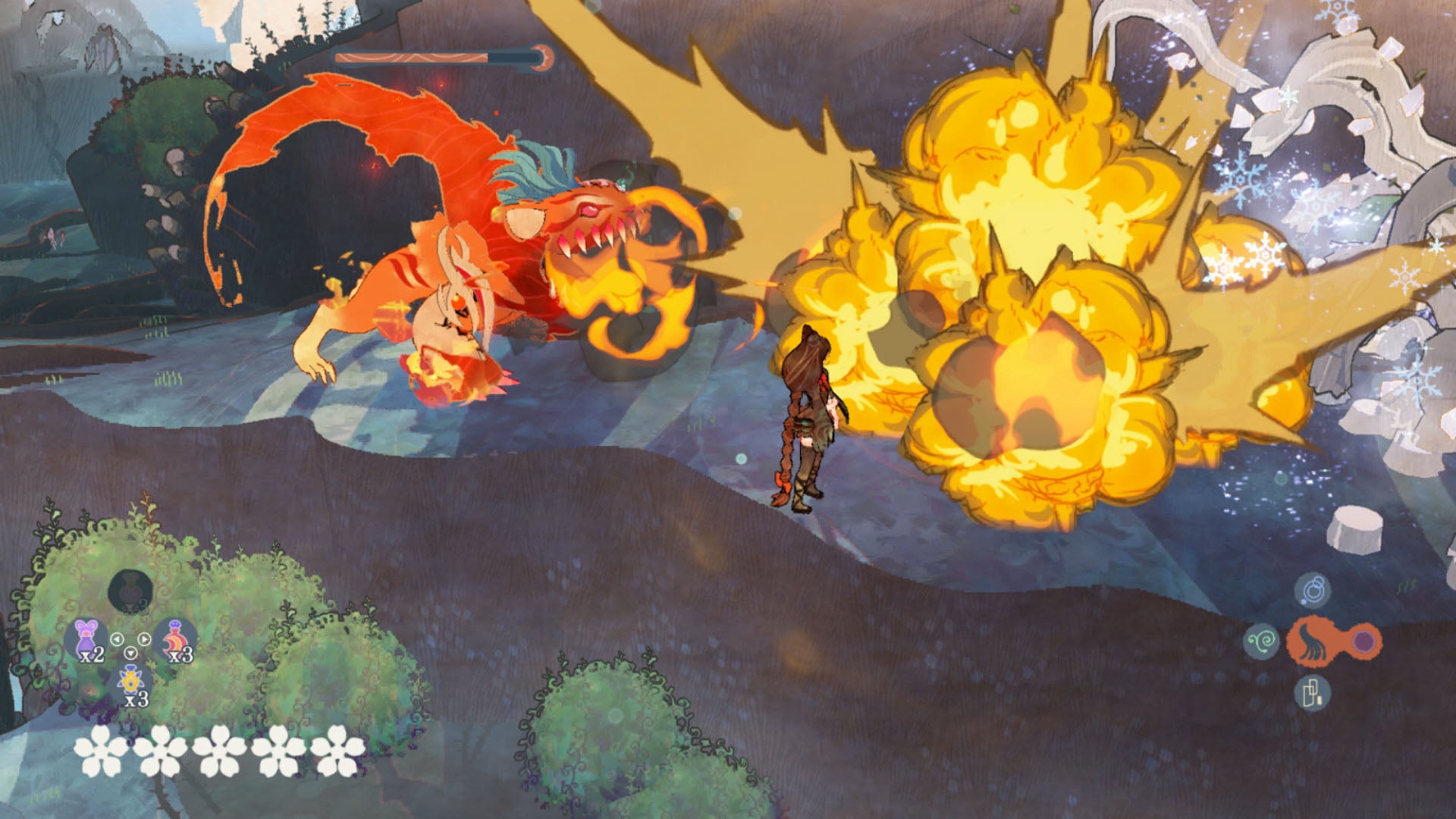Select the yellow potion at the wheel's bottom

(130, 681)
